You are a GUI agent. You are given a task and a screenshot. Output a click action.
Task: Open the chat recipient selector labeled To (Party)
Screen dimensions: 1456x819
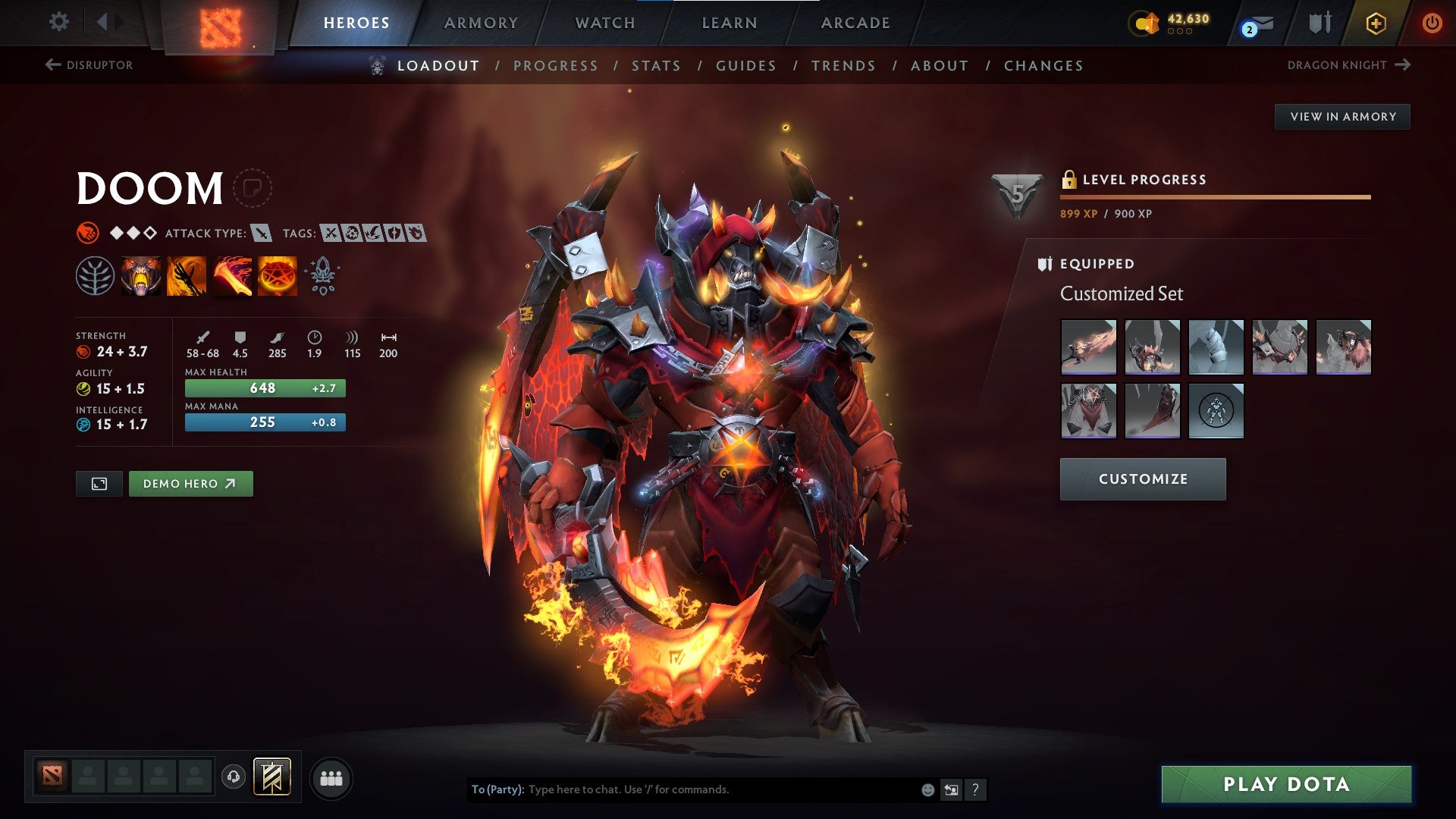pyautogui.click(x=494, y=789)
